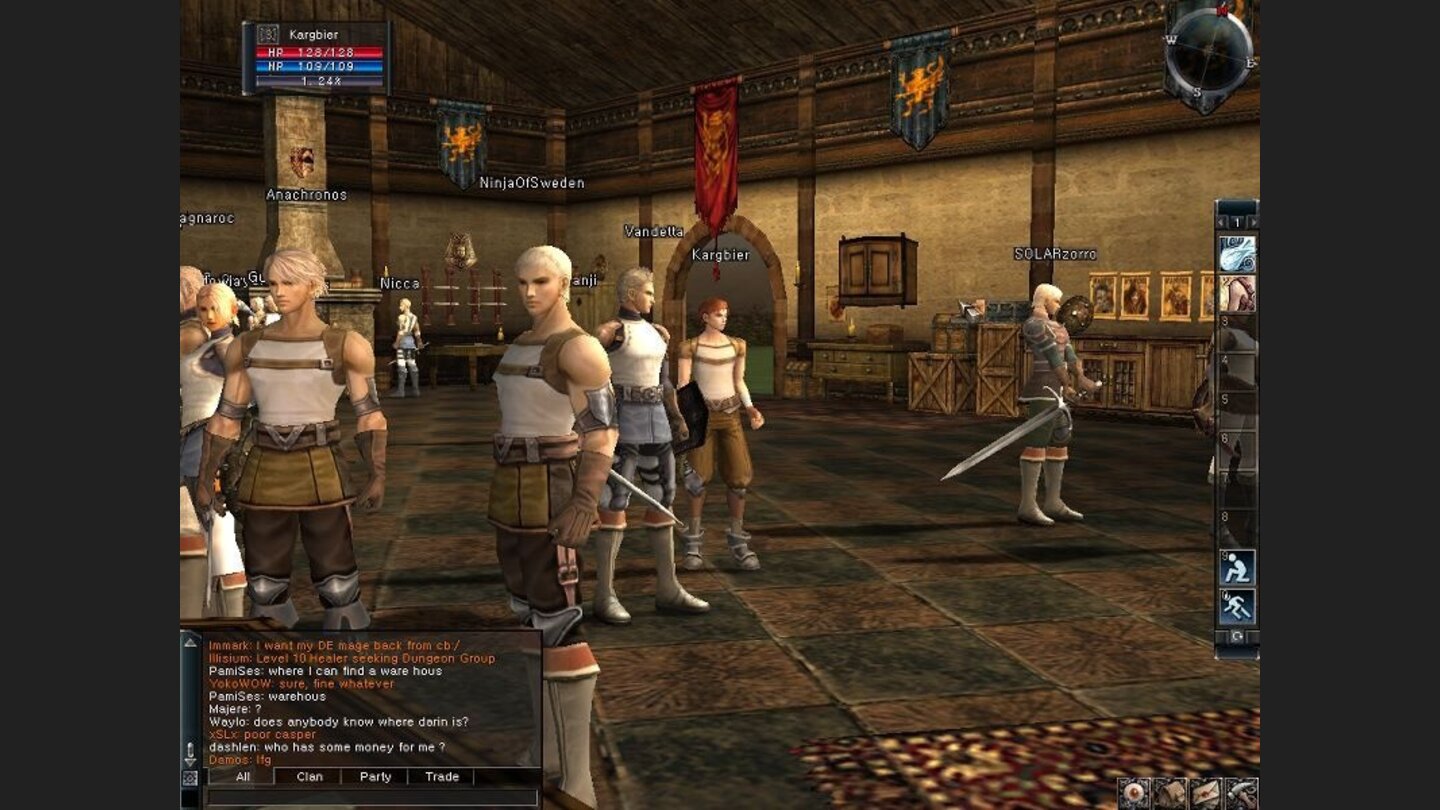Screen dimensions: 1440x810
Task: Click the rotate button under the hotbar
Action: pos(1237,637)
